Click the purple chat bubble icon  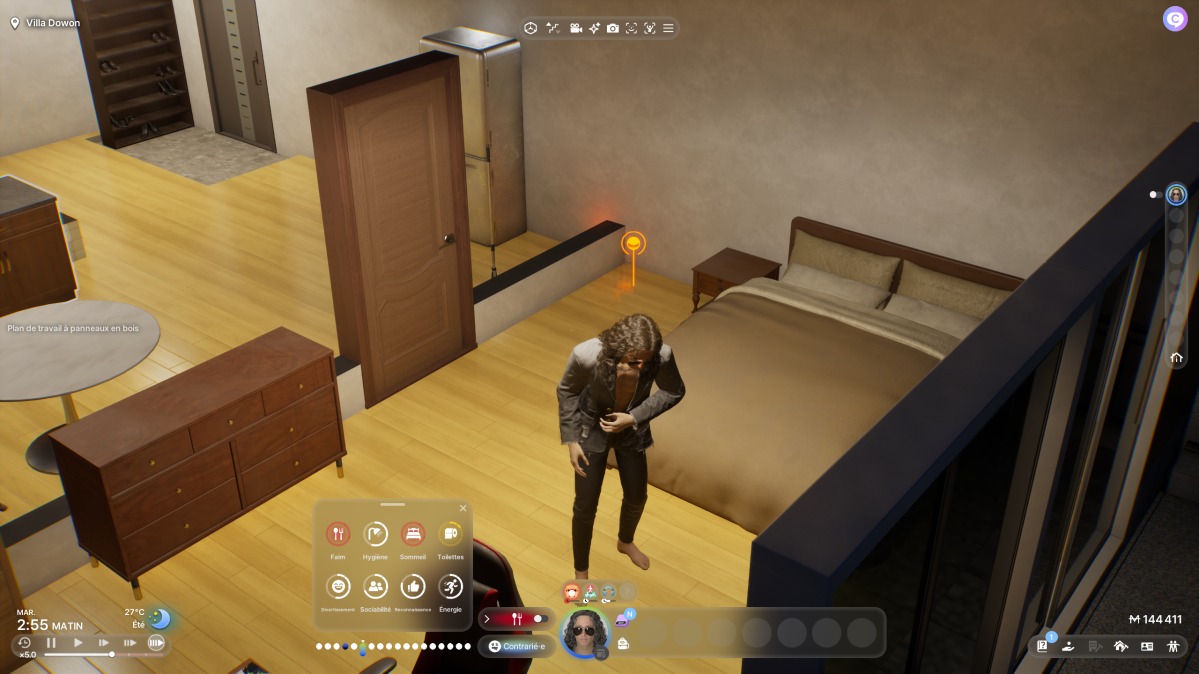tap(622, 620)
